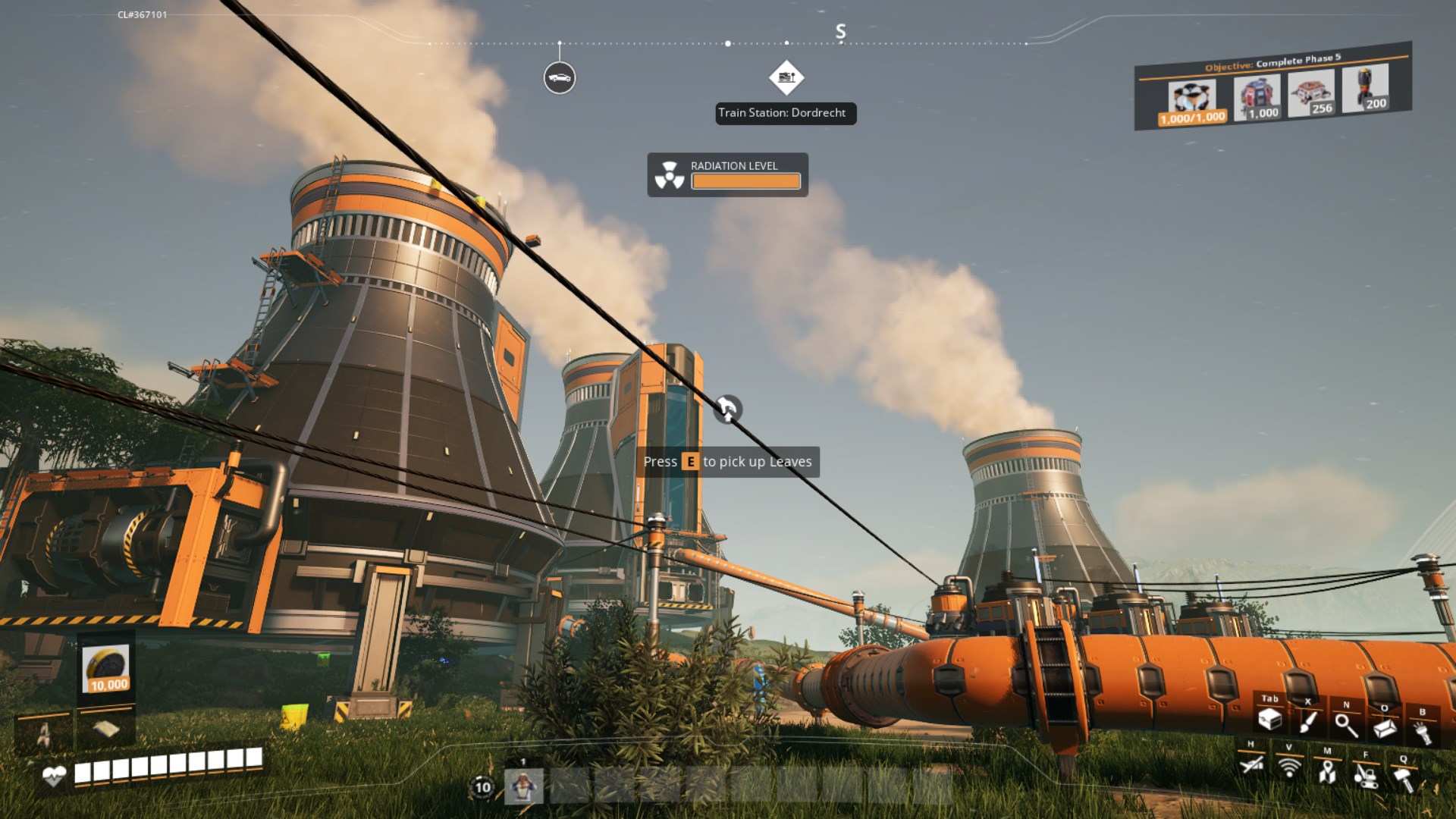Select the equipped disc item showing 10,000
The image size is (1456, 819).
106,669
